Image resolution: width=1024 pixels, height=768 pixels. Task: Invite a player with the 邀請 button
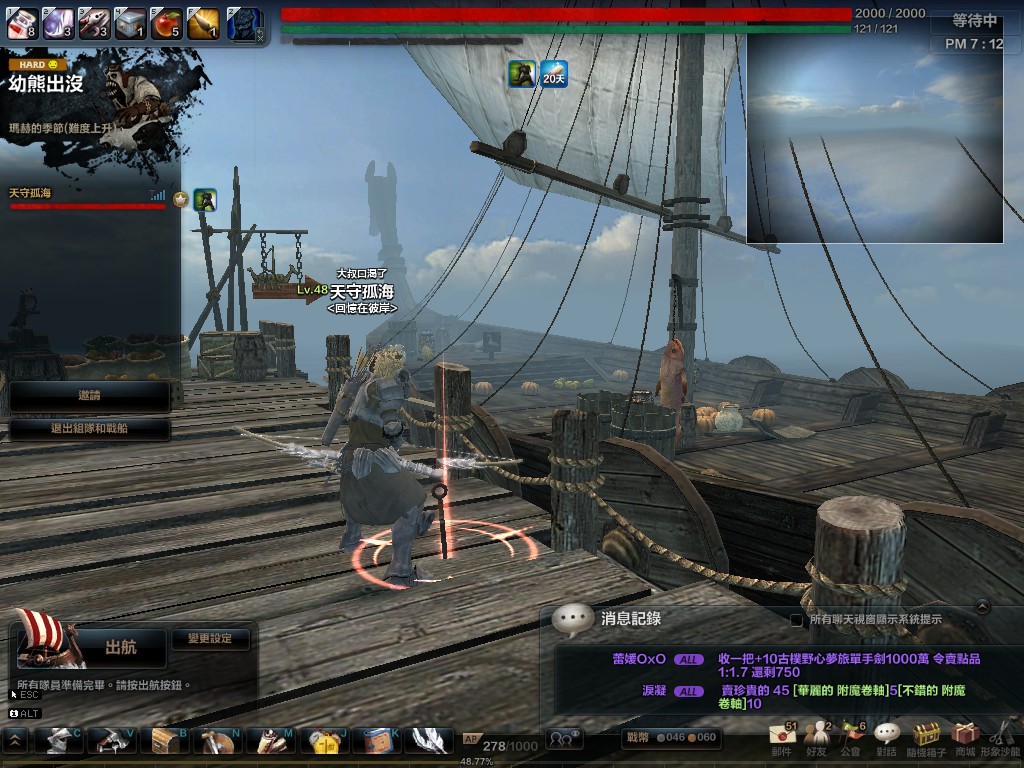pos(89,396)
